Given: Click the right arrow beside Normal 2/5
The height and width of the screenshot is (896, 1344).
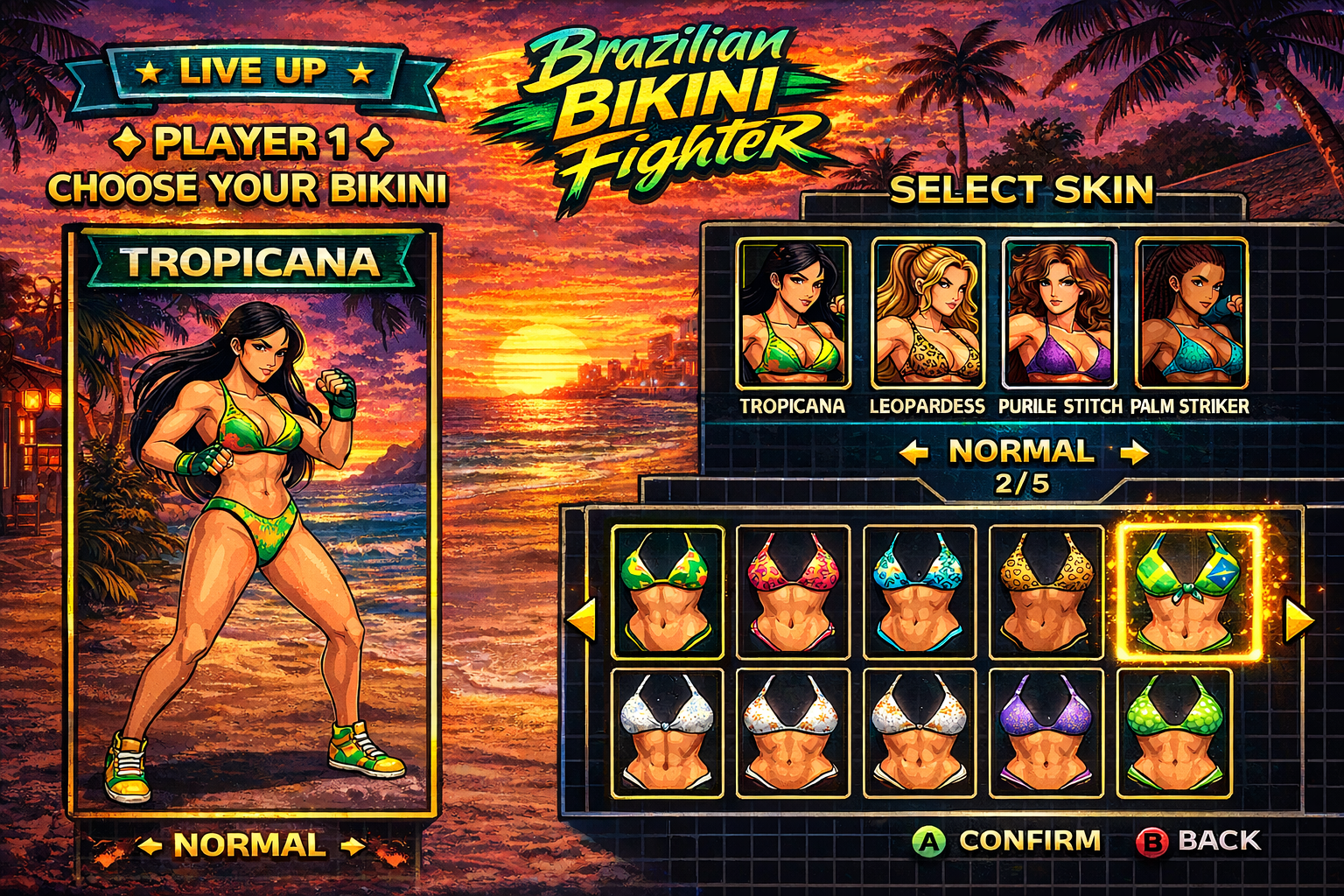Looking at the screenshot, I should 1134,452.
